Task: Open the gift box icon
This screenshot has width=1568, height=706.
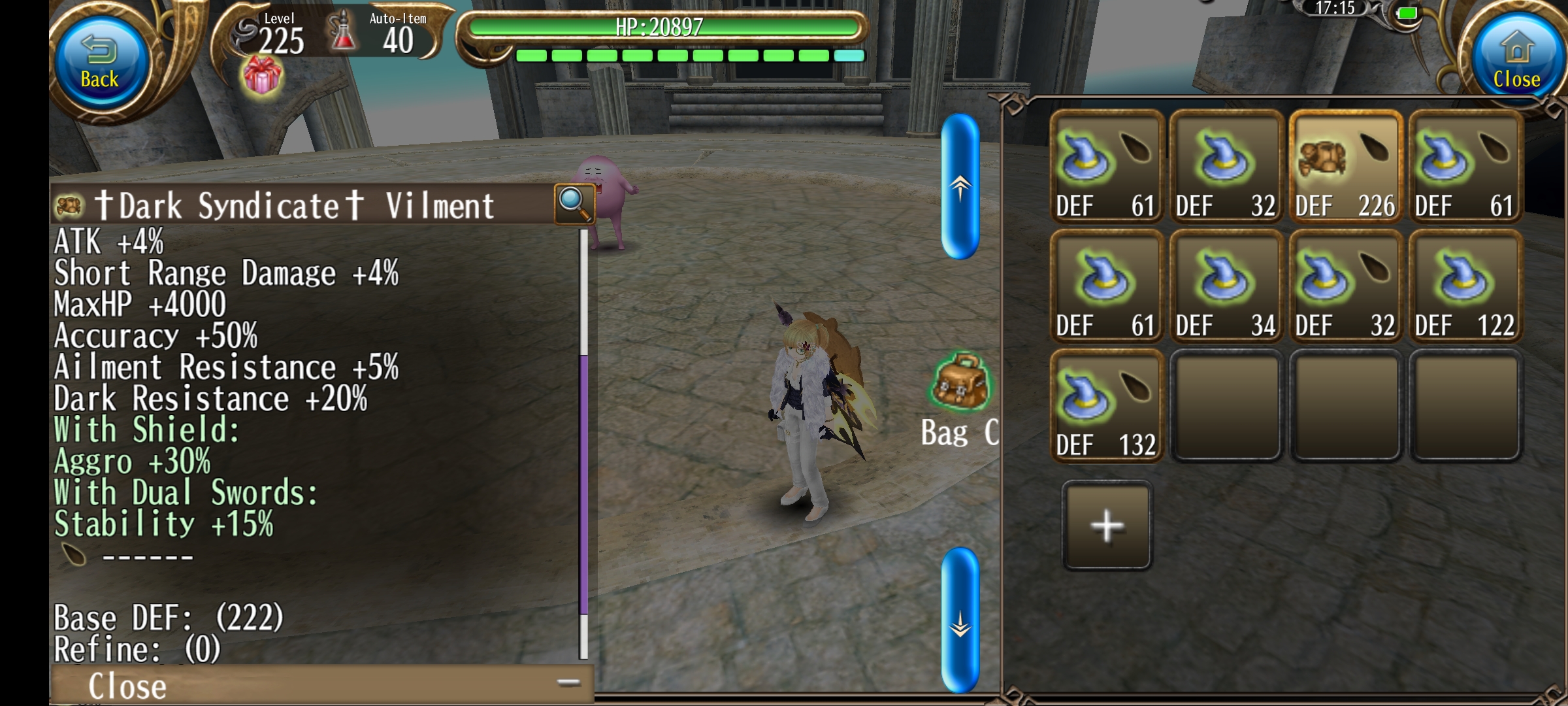Action: [262, 75]
